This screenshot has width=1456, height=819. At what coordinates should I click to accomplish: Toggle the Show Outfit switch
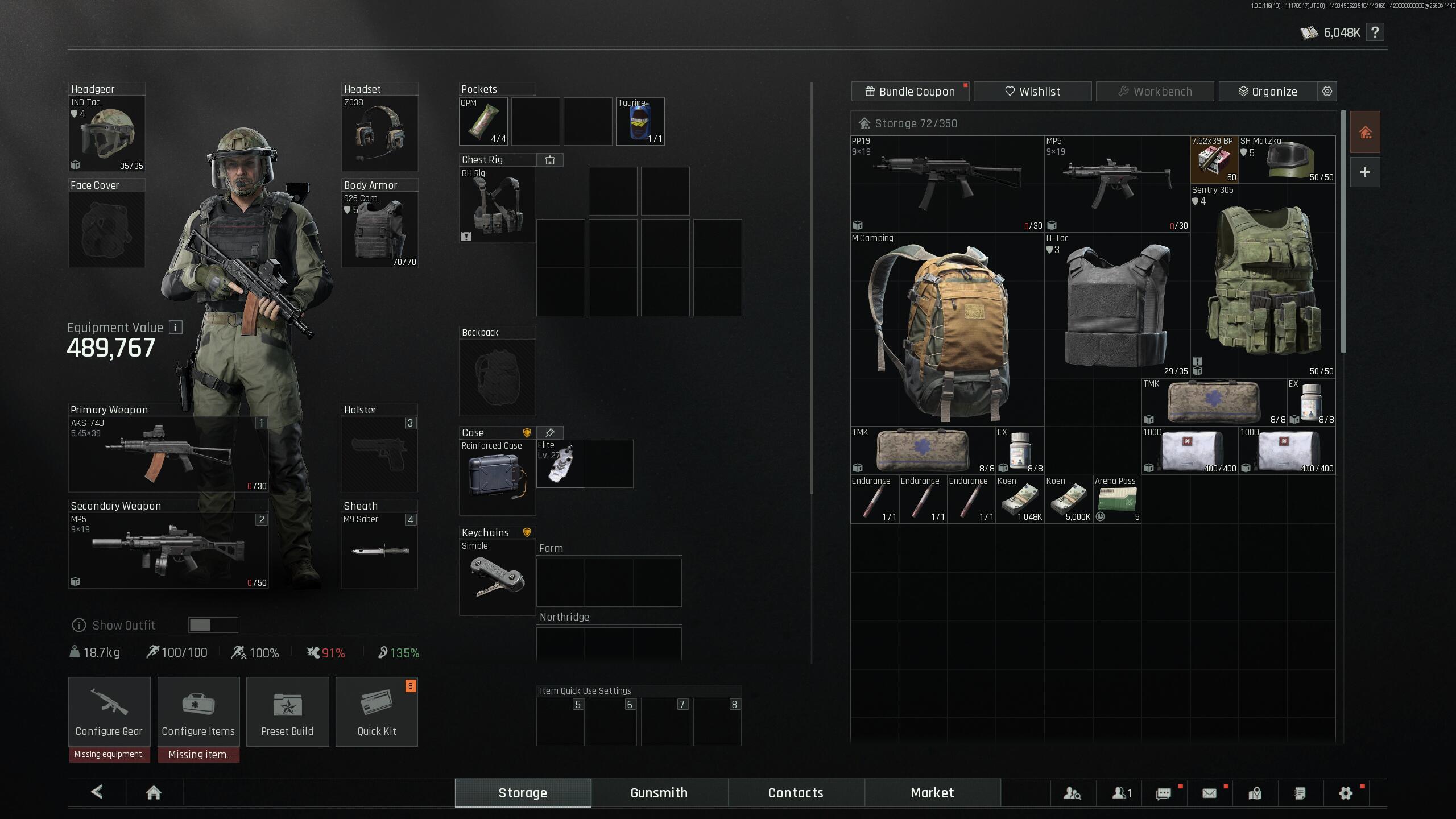point(213,625)
